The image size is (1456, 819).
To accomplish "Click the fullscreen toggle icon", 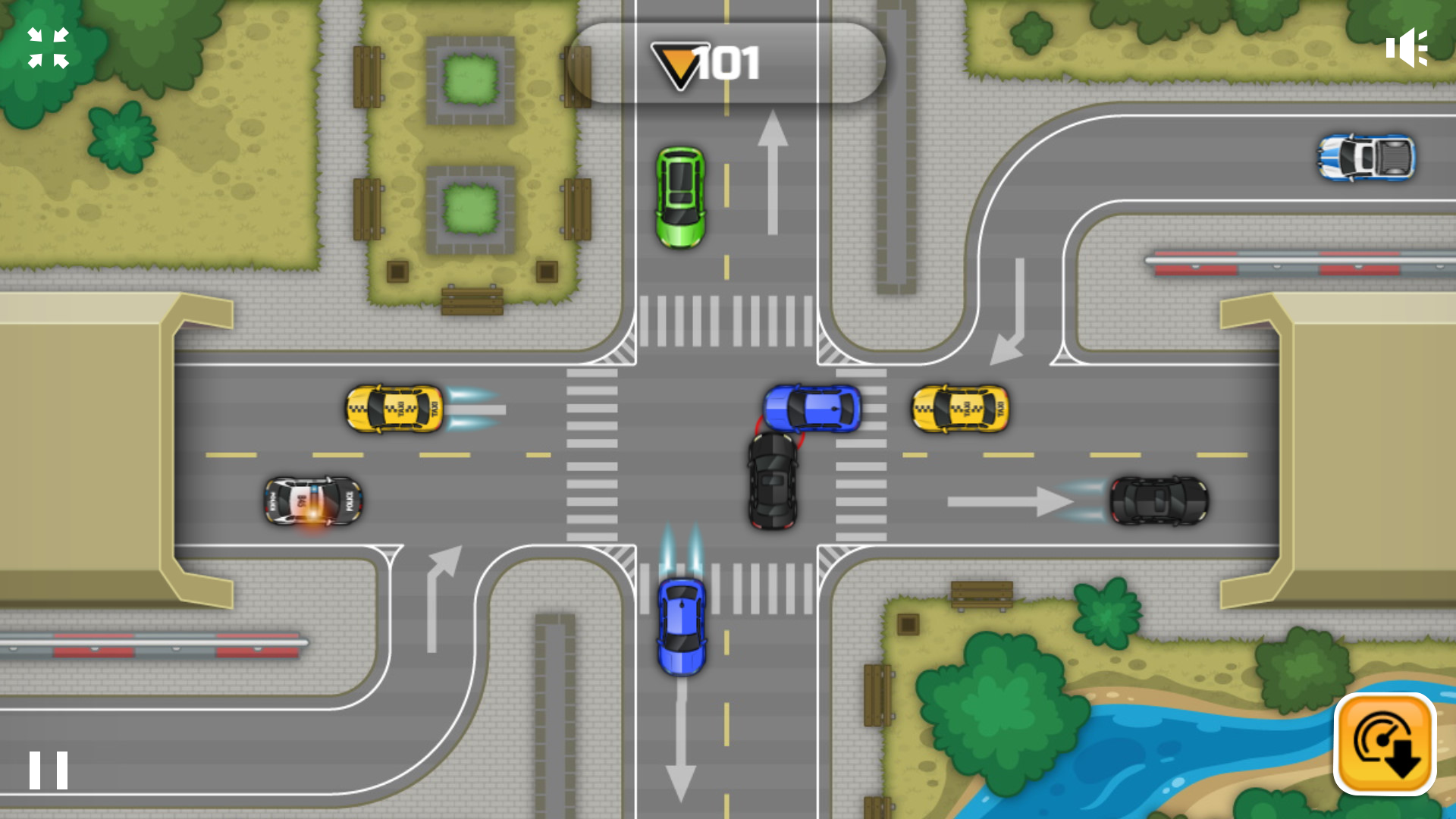I will click(47, 47).
